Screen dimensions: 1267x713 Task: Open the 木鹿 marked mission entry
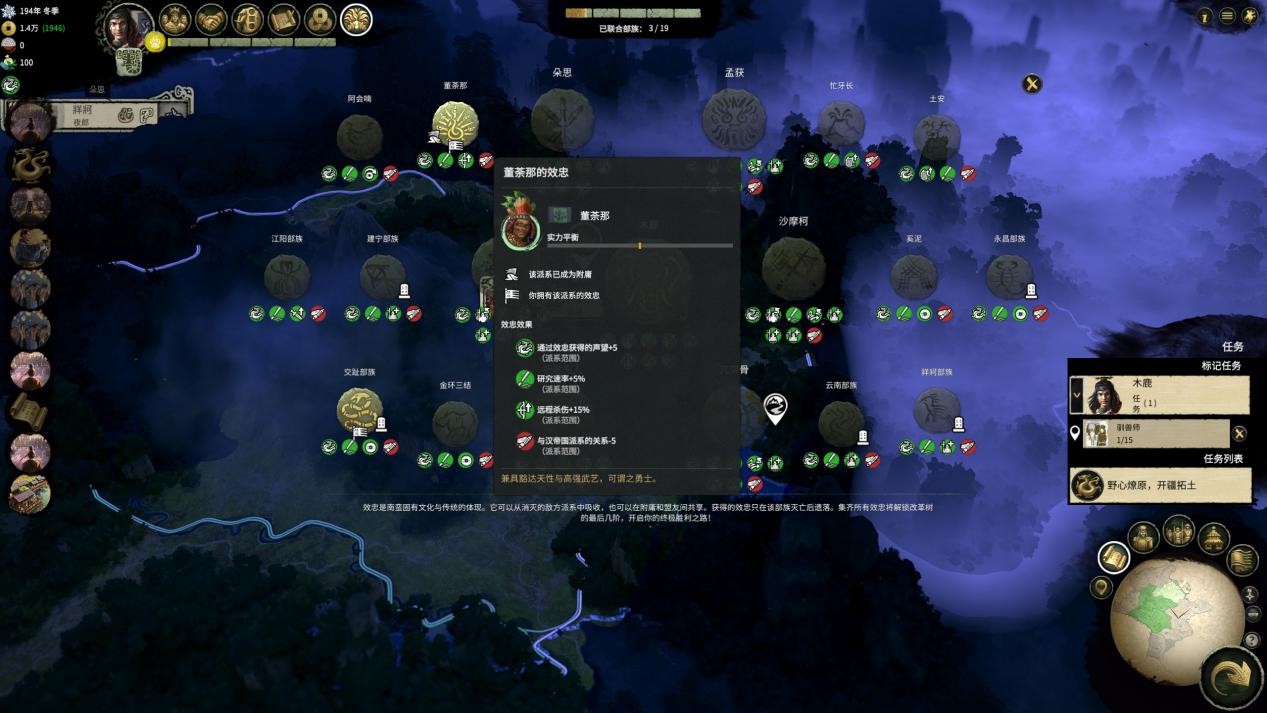point(1160,394)
